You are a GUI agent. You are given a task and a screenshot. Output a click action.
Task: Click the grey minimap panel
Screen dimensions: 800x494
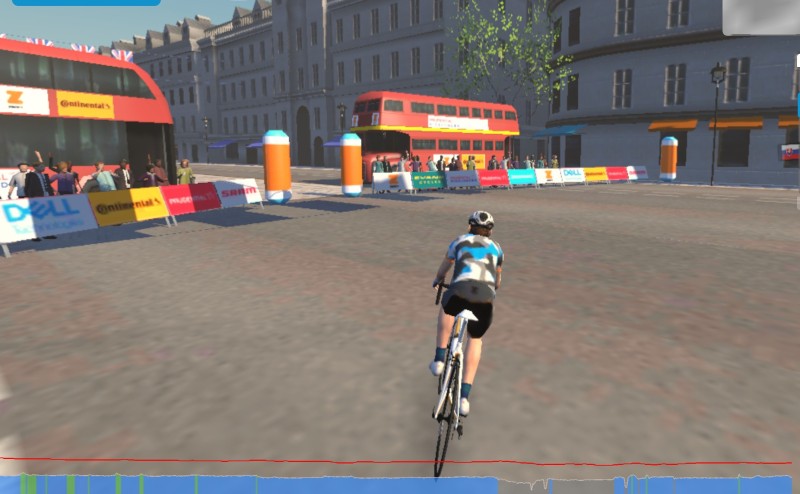760,17
